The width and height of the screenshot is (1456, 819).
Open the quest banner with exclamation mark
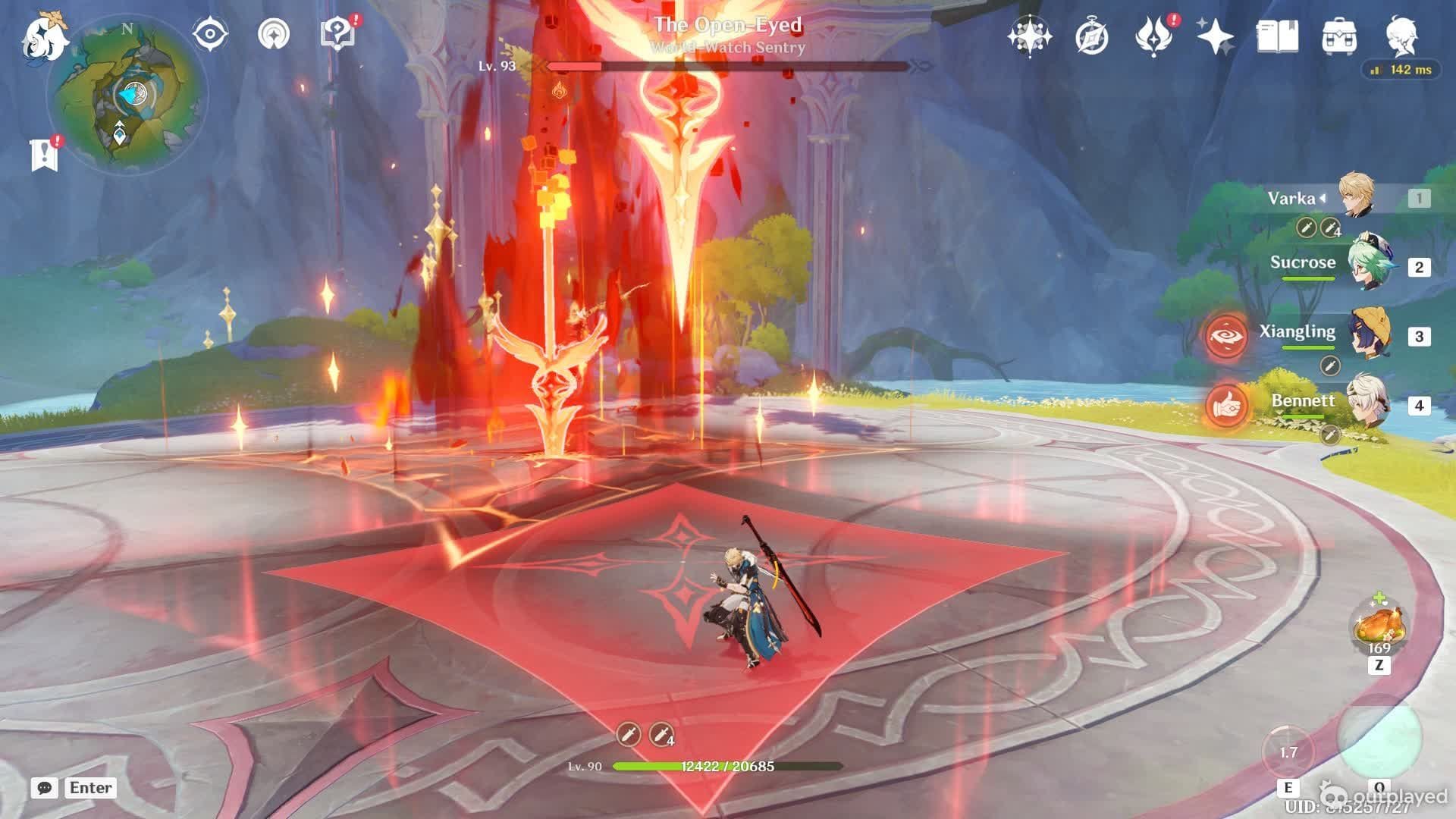pyautogui.click(x=45, y=154)
